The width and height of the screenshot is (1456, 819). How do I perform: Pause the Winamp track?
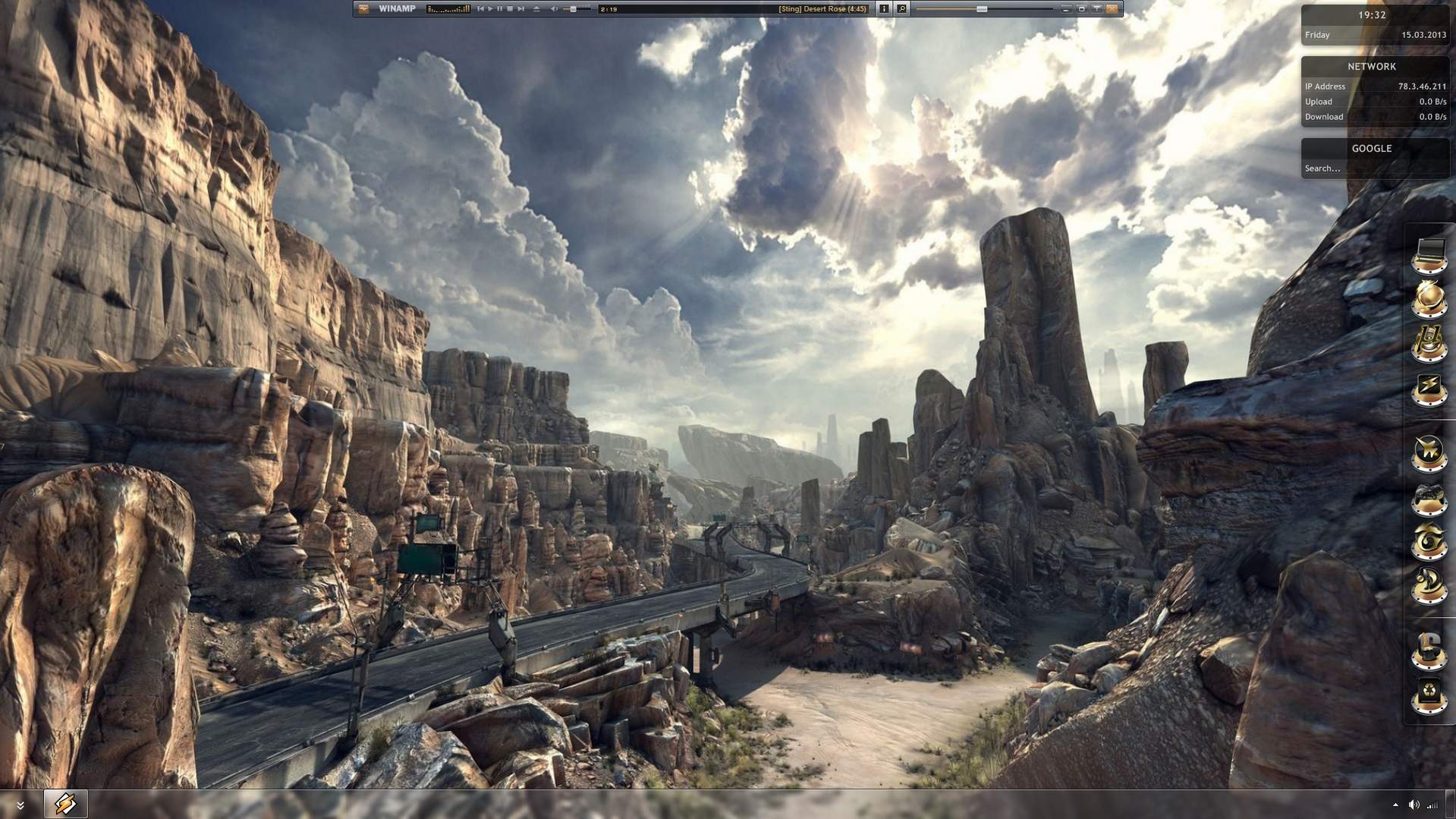click(x=500, y=9)
